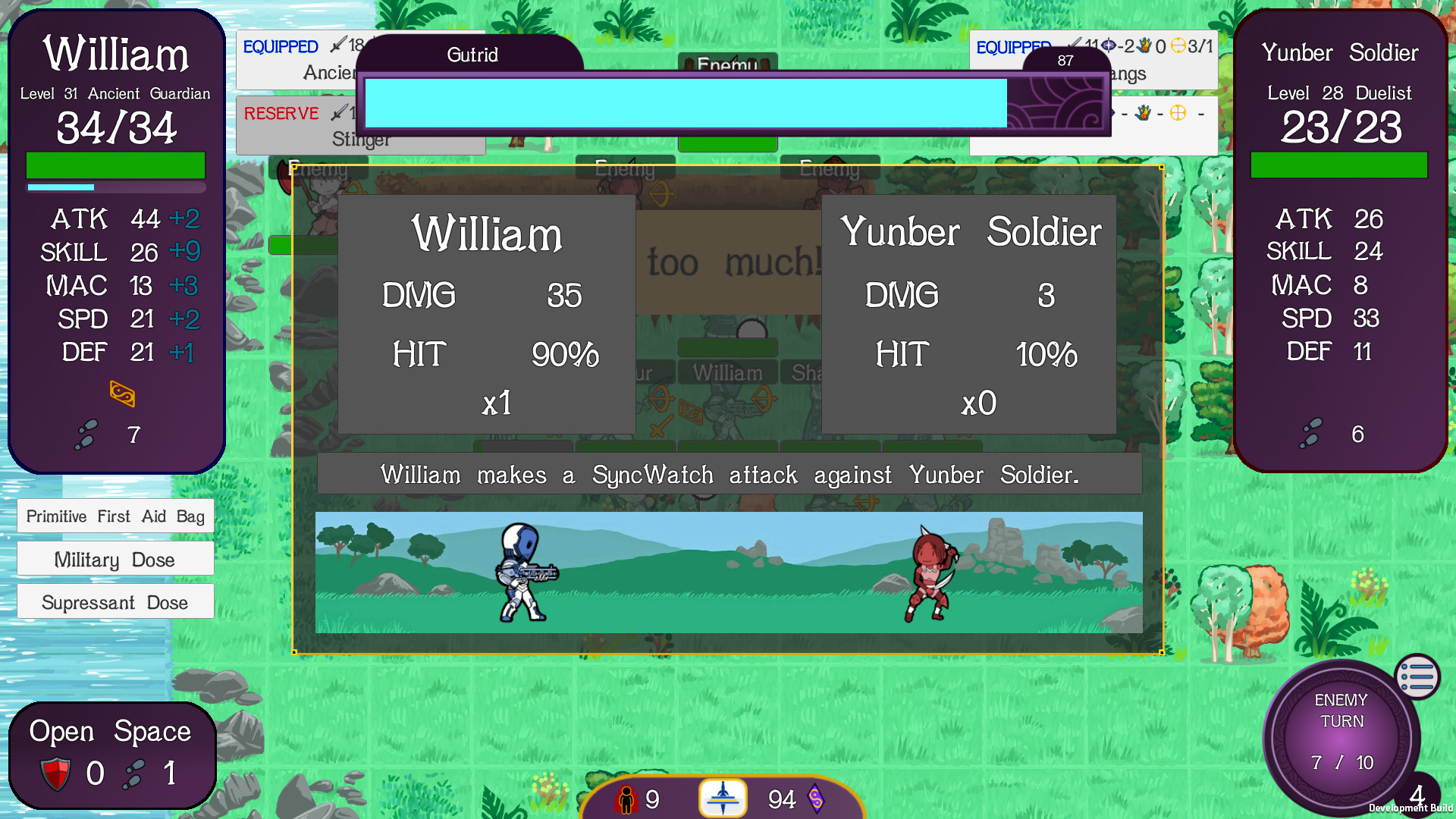Click William's footsteps movement icon

(x=86, y=435)
